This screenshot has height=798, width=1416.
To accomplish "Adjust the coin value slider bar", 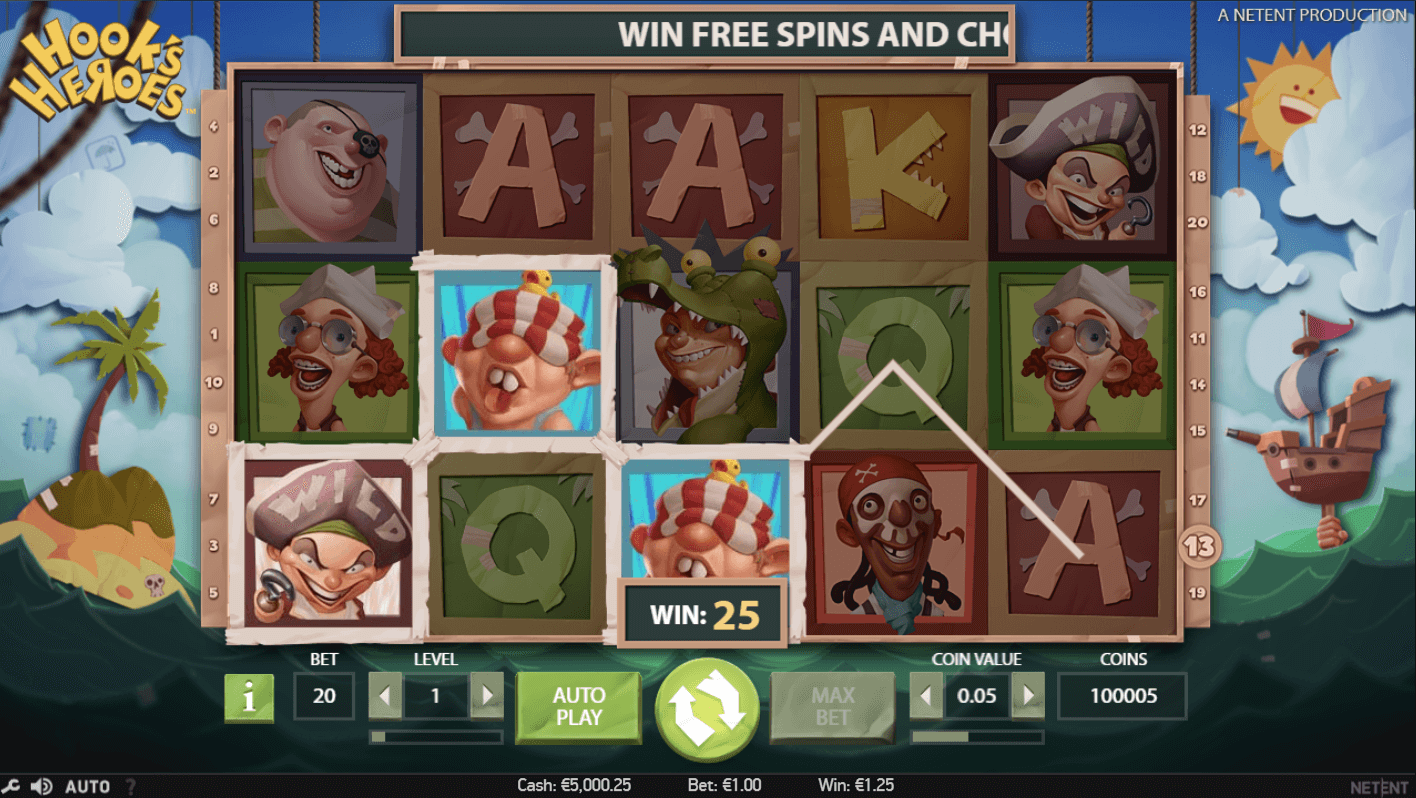I will [x=977, y=737].
